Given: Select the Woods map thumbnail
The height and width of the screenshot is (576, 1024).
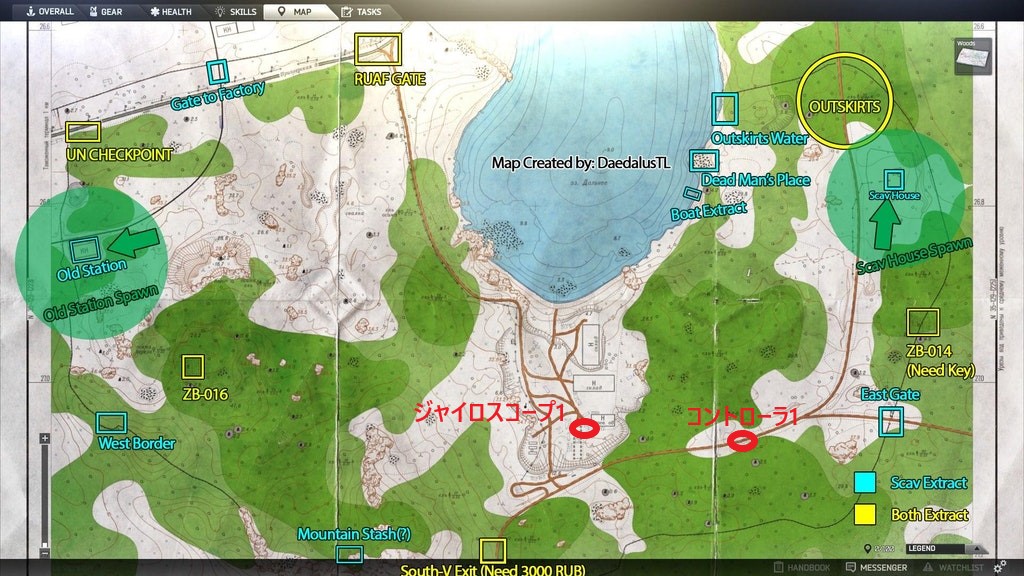Looking at the screenshot, I should coord(972,56).
